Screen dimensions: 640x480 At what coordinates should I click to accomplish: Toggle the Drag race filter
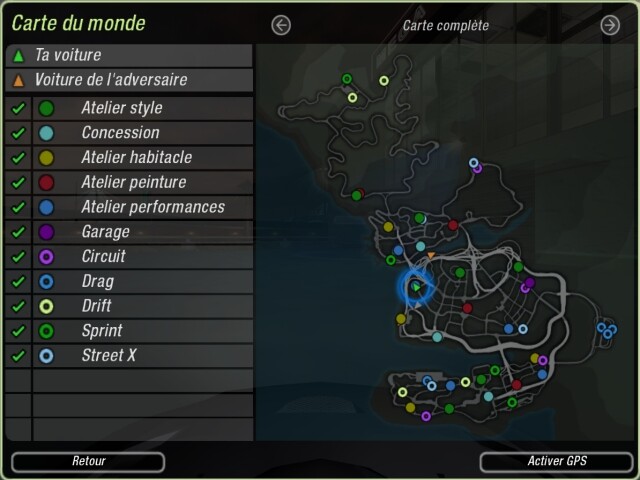(x=18, y=282)
